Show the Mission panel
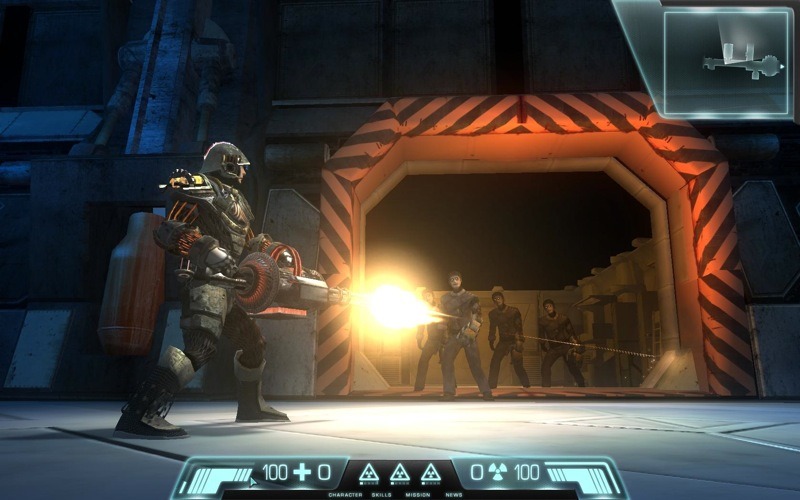Image resolution: width=800 pixels, height=500 pixels. (418, 494)
